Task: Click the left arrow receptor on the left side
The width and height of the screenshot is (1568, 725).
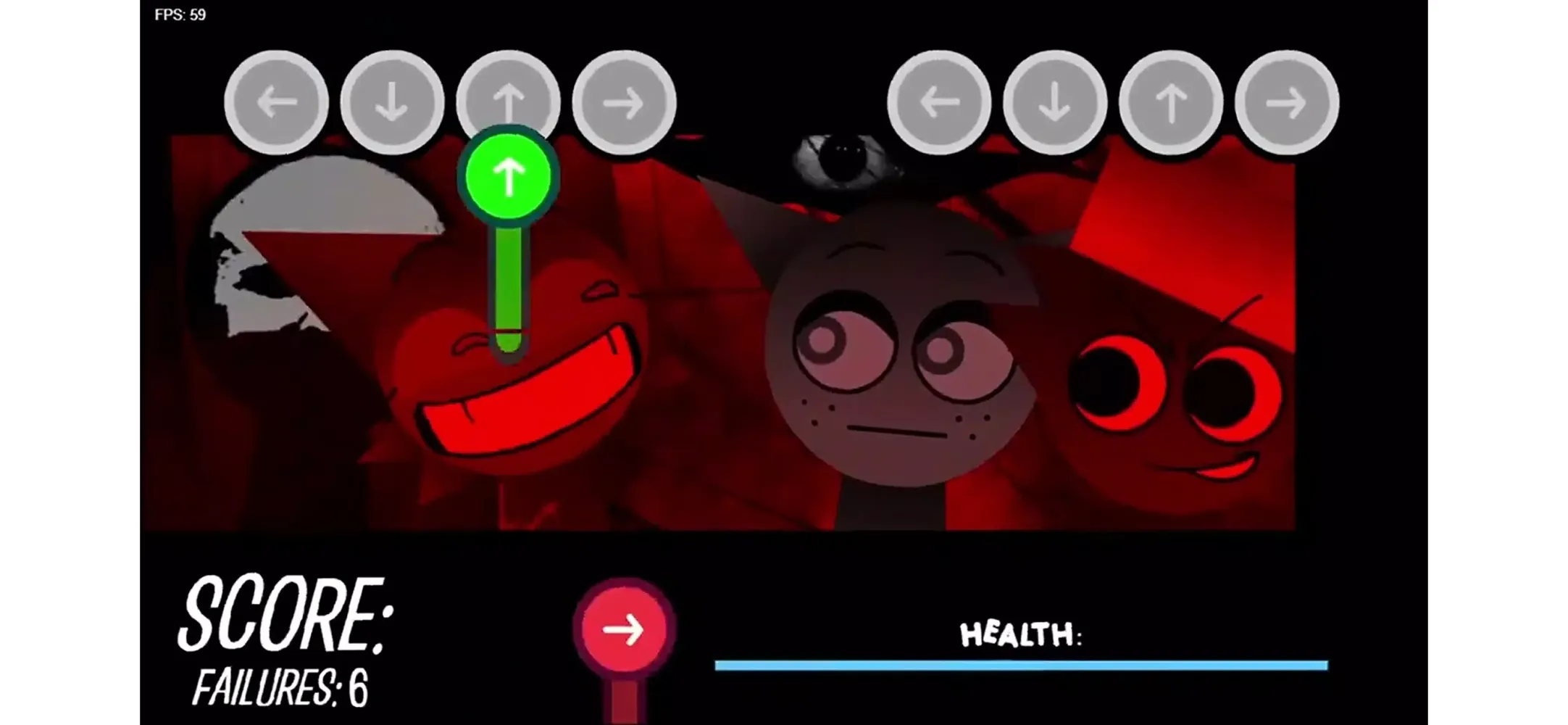Action: (x=276, y=101)
